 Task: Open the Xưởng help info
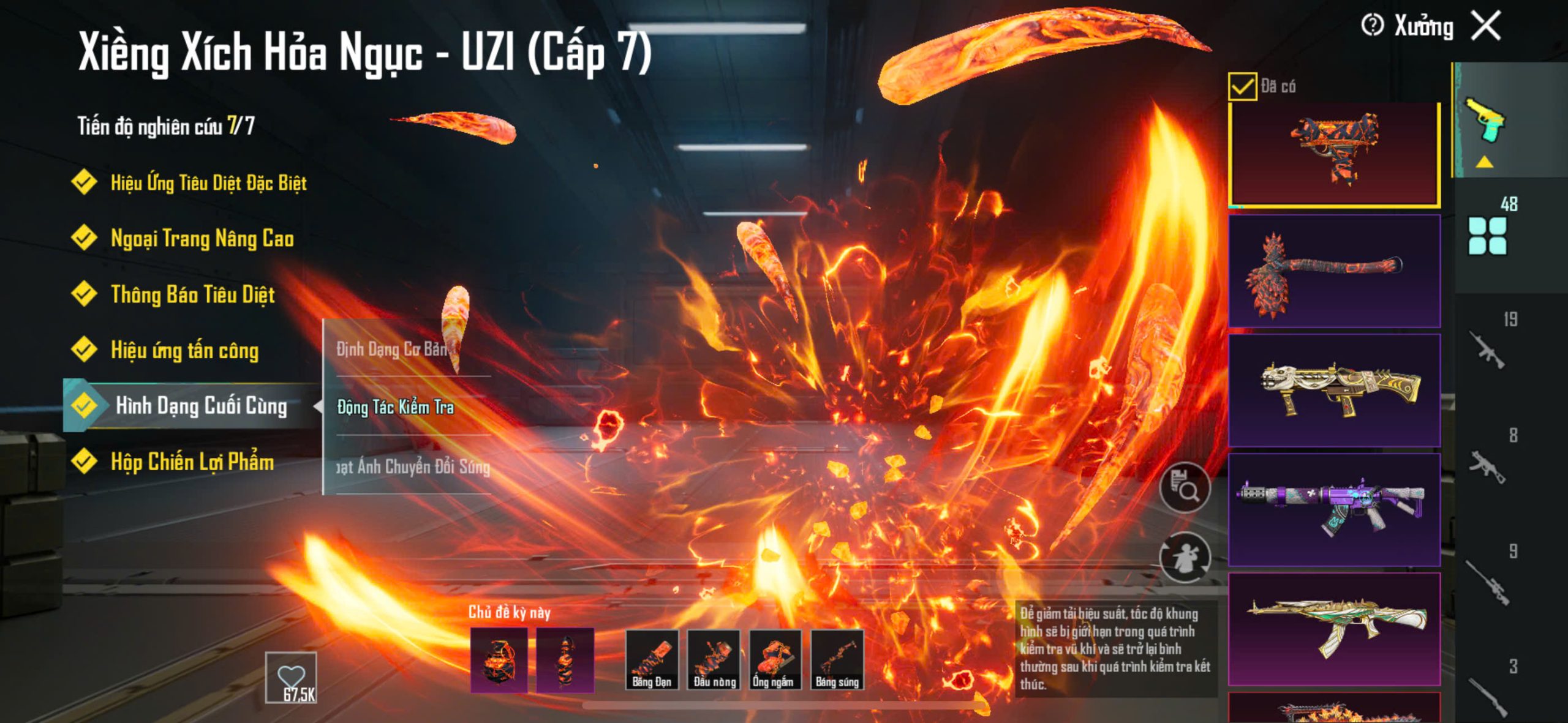click(x=1372, y=26)
